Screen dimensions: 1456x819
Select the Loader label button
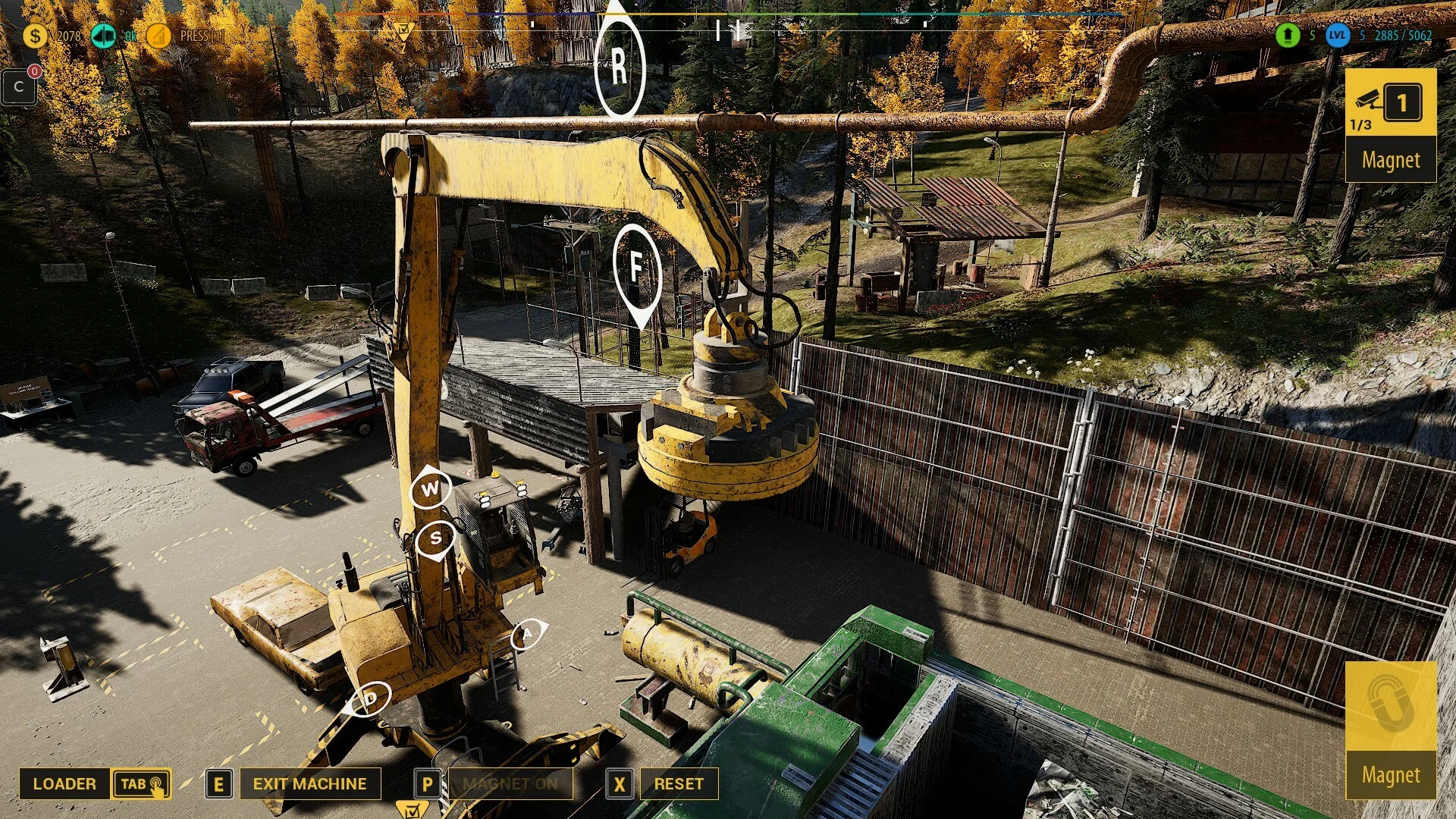64,784
